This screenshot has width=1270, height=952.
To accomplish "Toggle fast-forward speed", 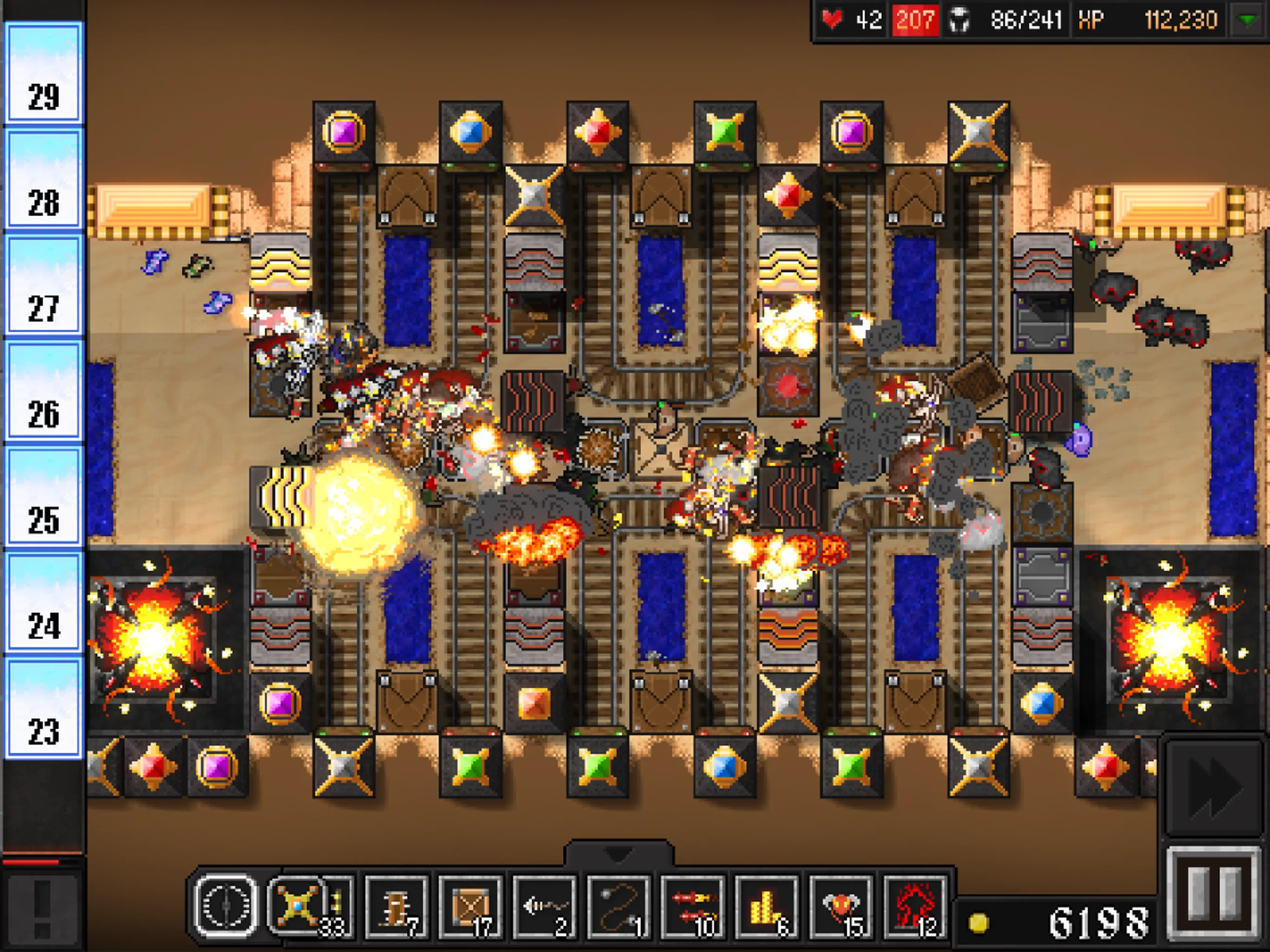I will (1214, 786).
